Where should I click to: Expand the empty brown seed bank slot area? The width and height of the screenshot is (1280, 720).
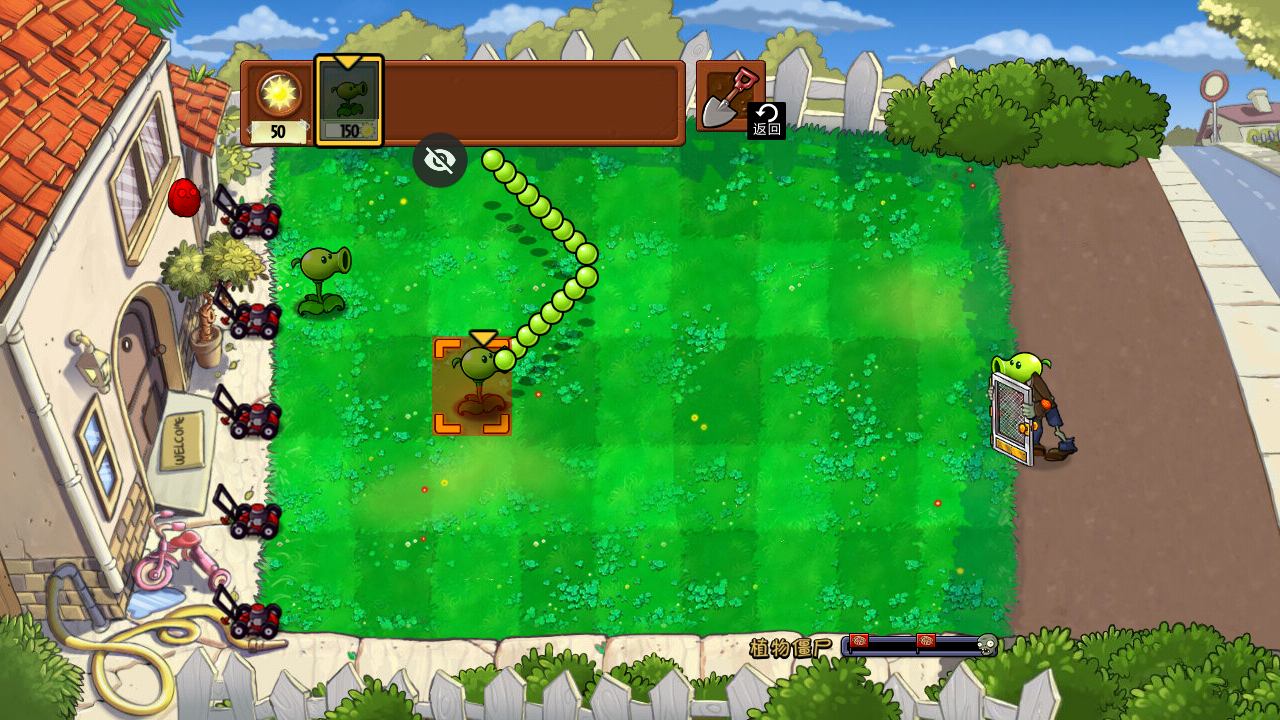point(530,100)
